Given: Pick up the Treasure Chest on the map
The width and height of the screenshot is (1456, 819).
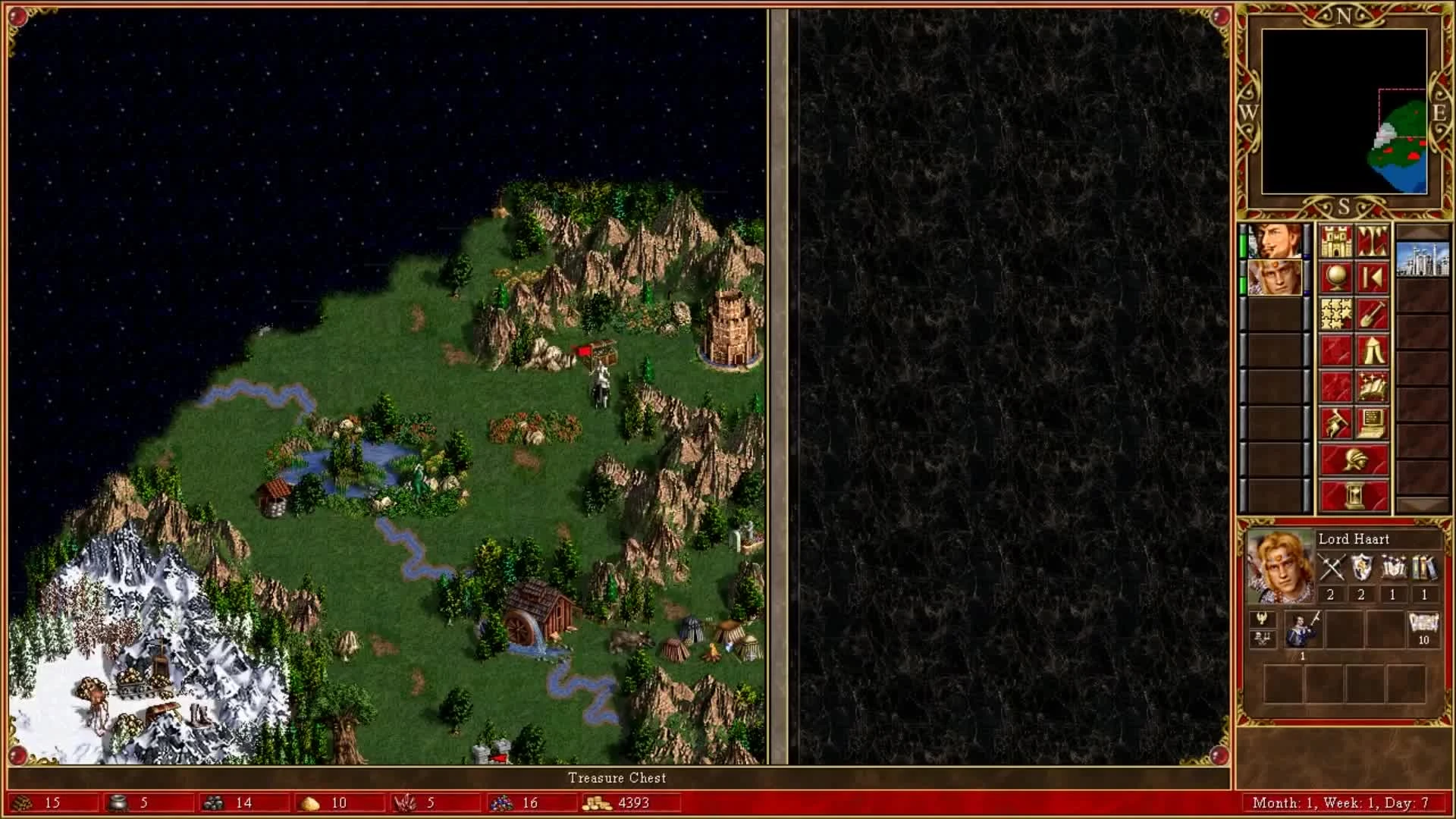Looking at the screenshot, I should tap(603, 351).
